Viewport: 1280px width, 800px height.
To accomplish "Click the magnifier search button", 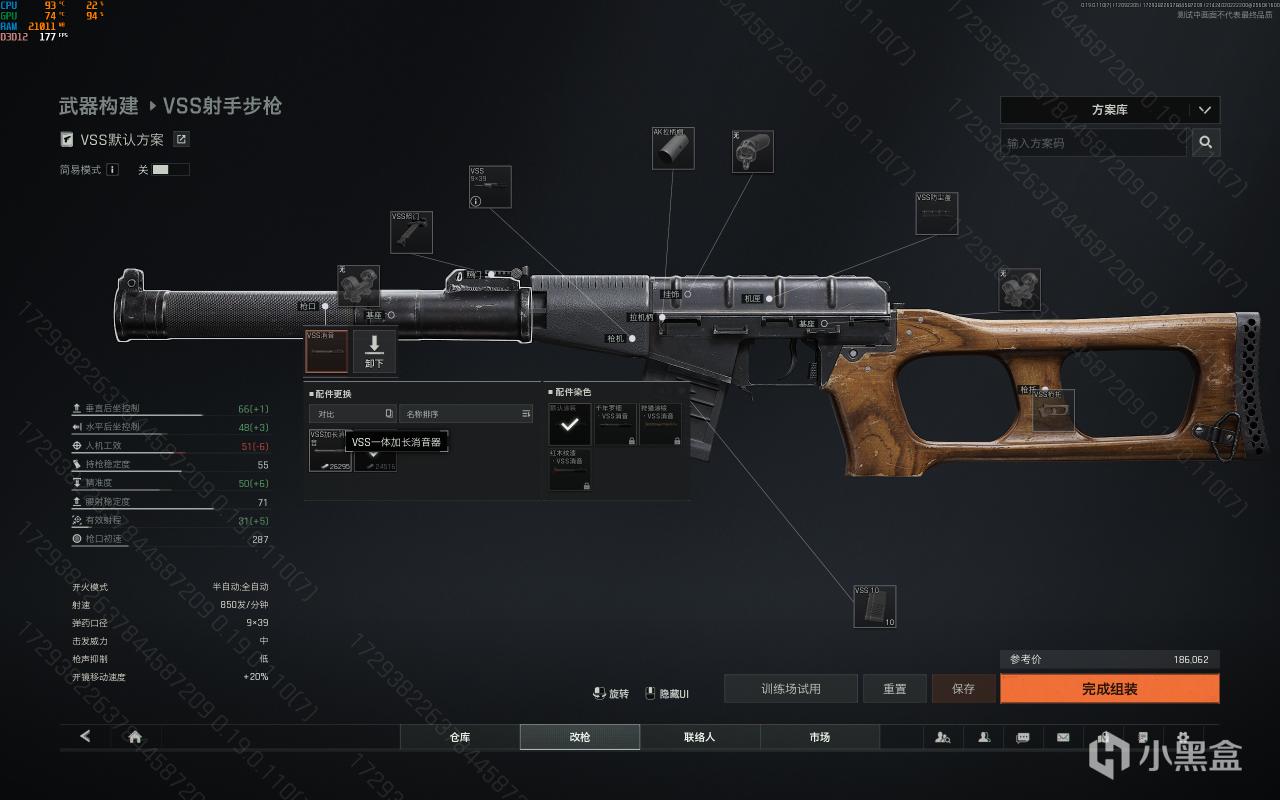I will [x=1206, y=143].
